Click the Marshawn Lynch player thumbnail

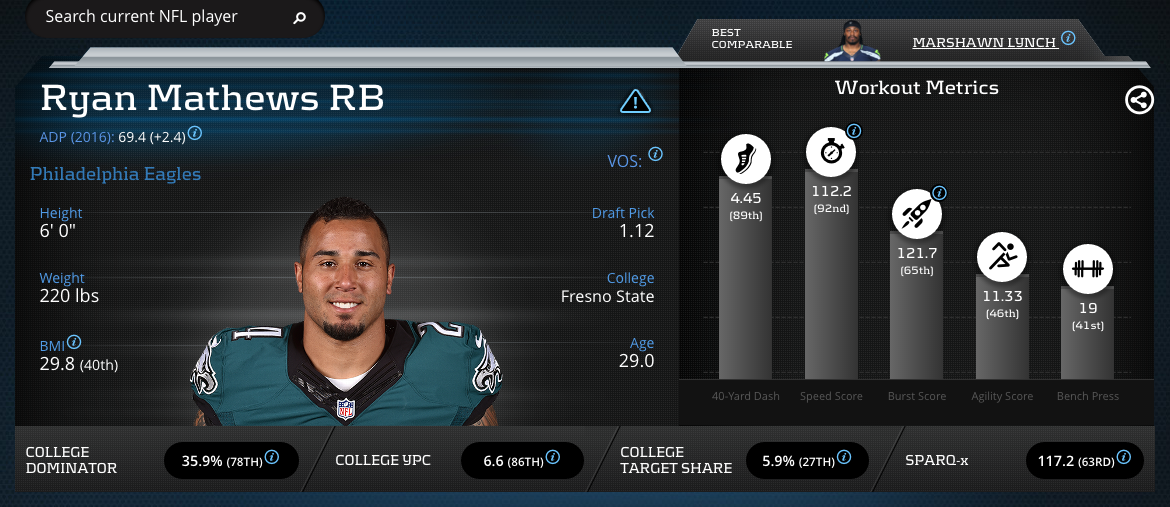pos(850,40)
